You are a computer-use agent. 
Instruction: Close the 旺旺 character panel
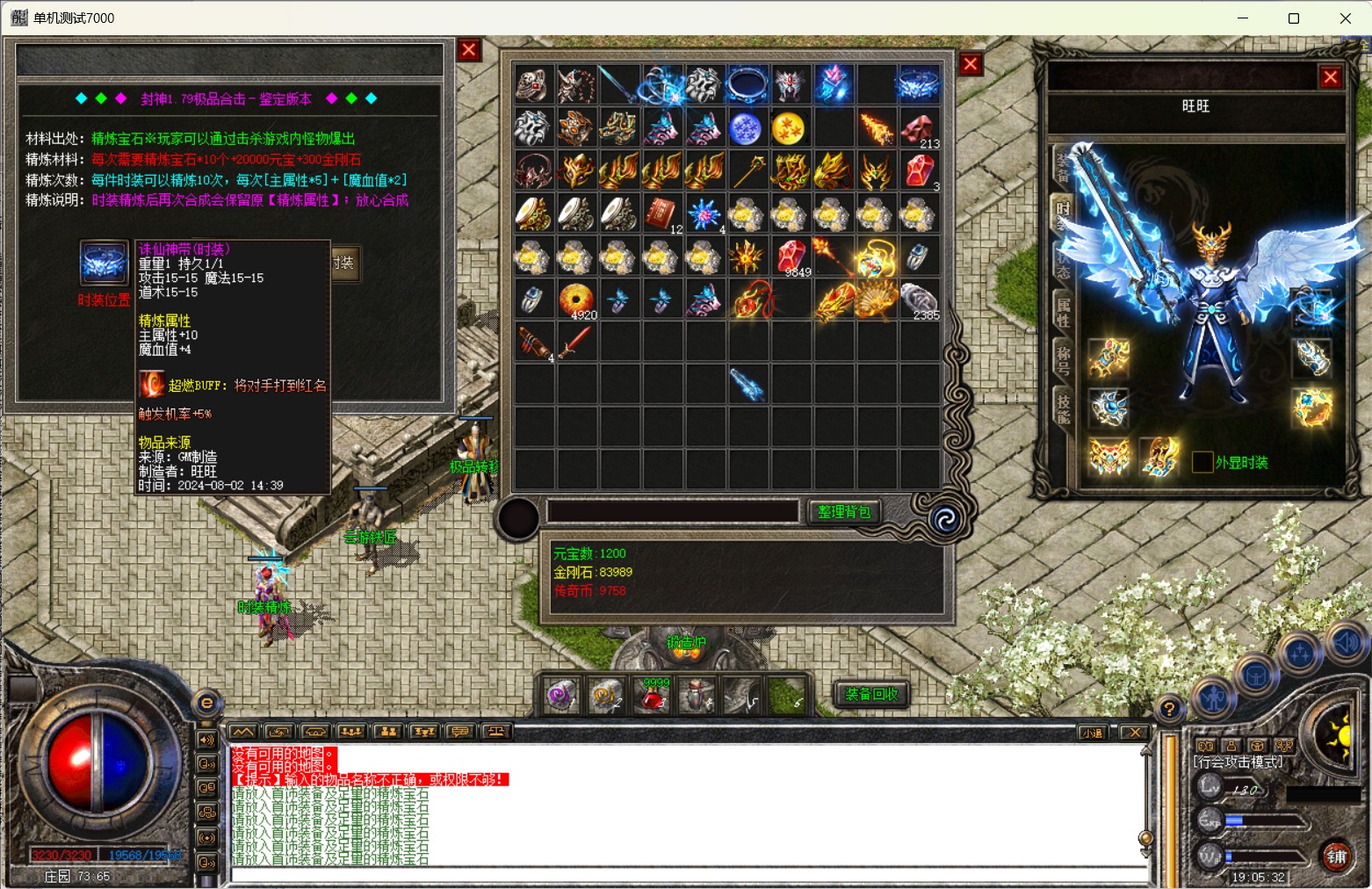click(x=1331, y=77)
